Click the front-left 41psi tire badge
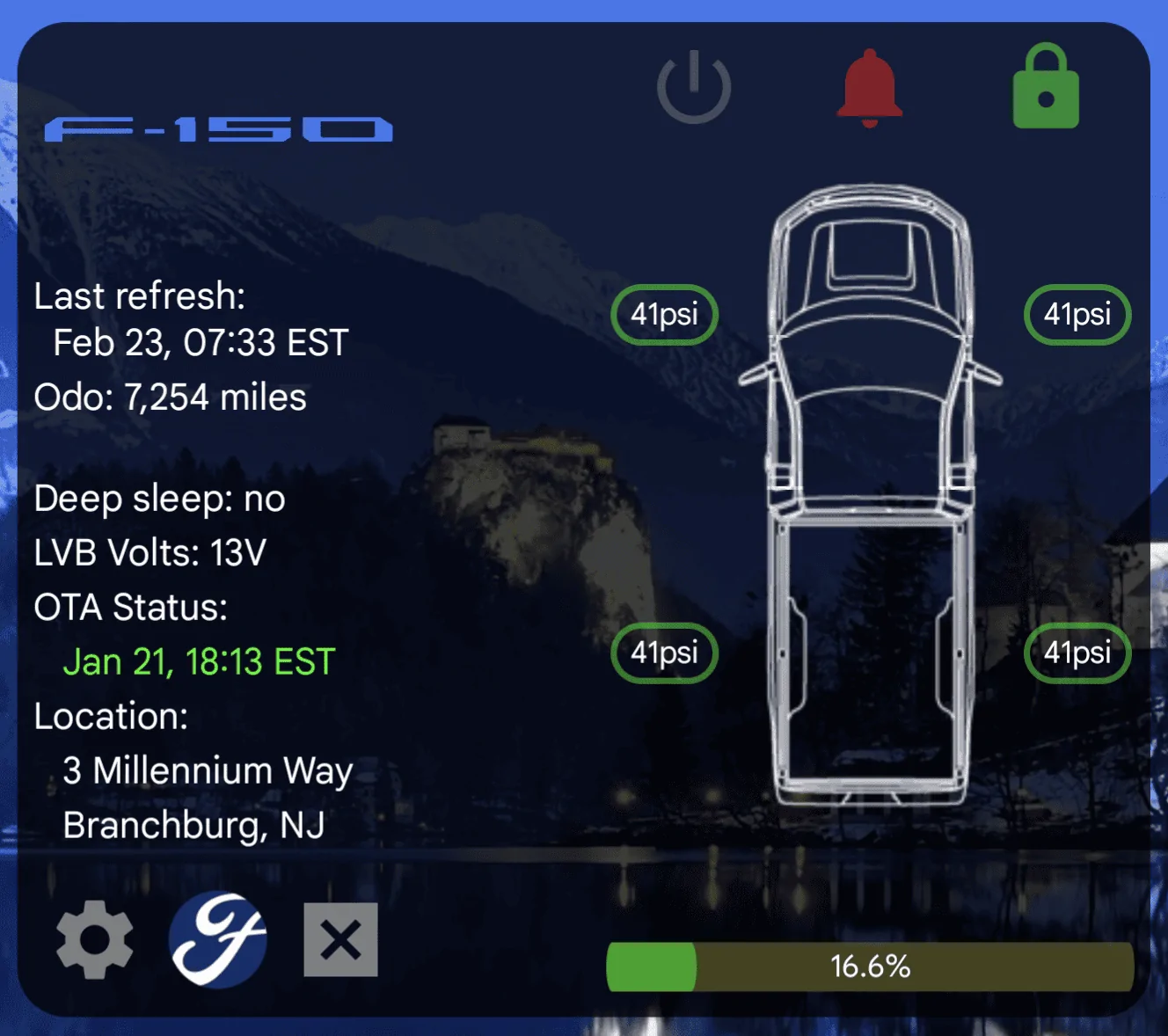The image size is (1168, 1036). pyautogui.click(x=664, y=314)
